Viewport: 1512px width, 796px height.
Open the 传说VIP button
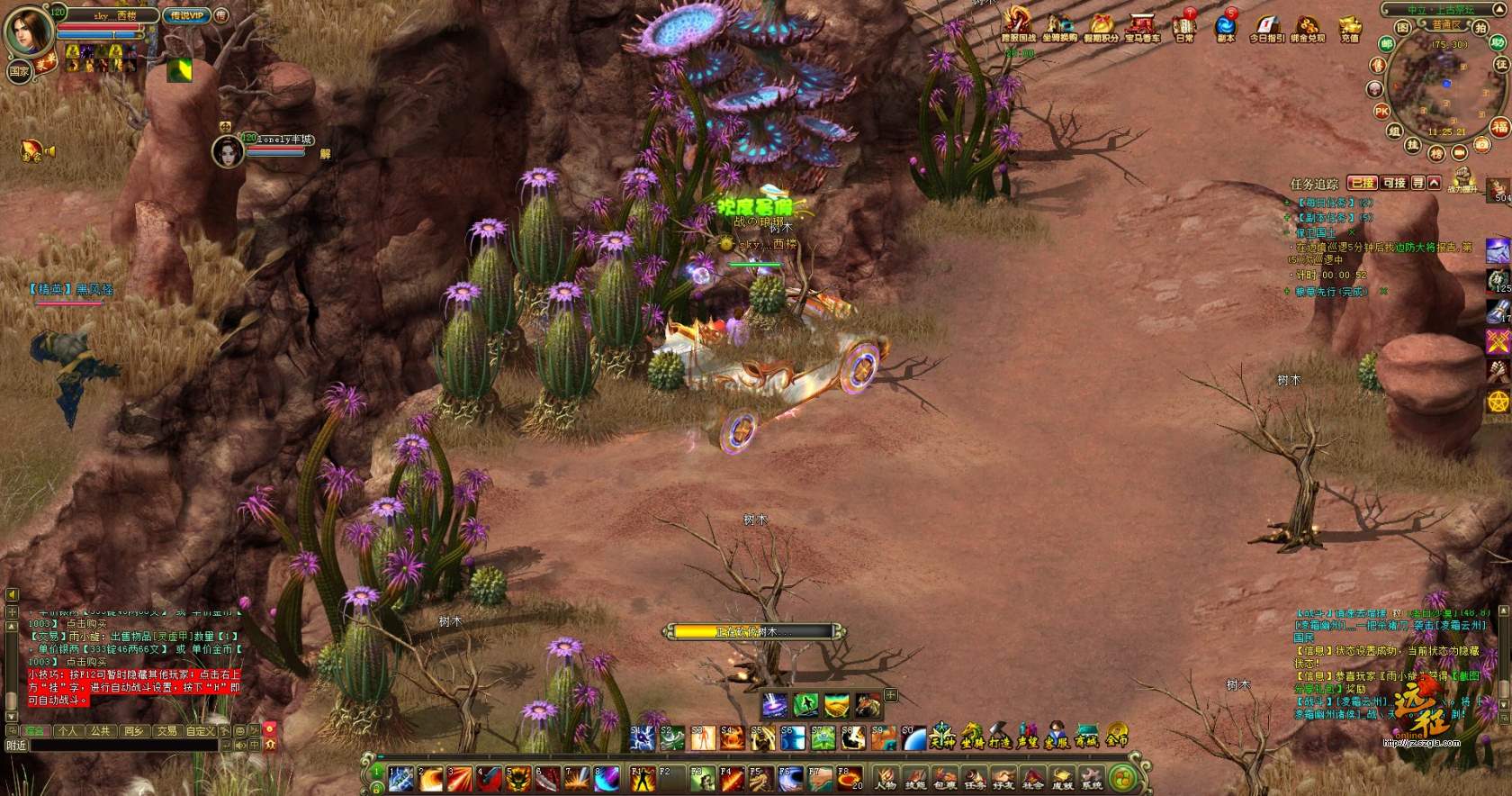click(x=186, y=15)
